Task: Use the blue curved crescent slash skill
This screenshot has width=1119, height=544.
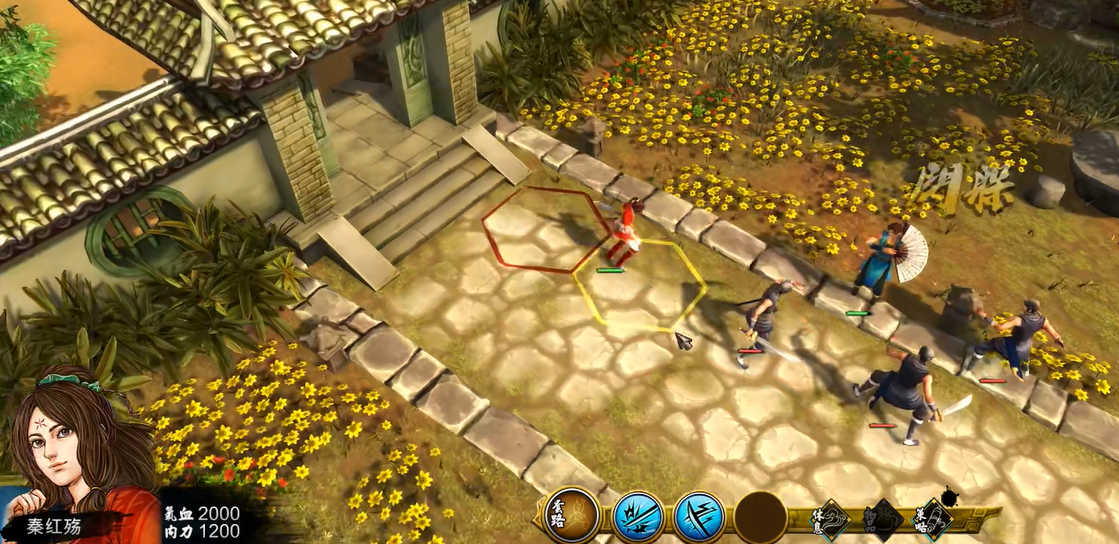Action: click(x=699, y=517)
